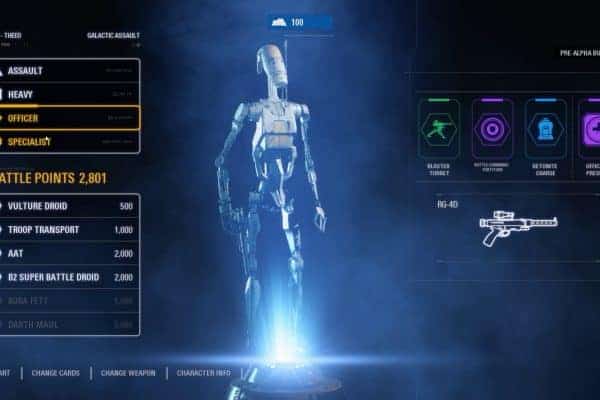
Task: Select the Assault class
Action: [68, 71]
